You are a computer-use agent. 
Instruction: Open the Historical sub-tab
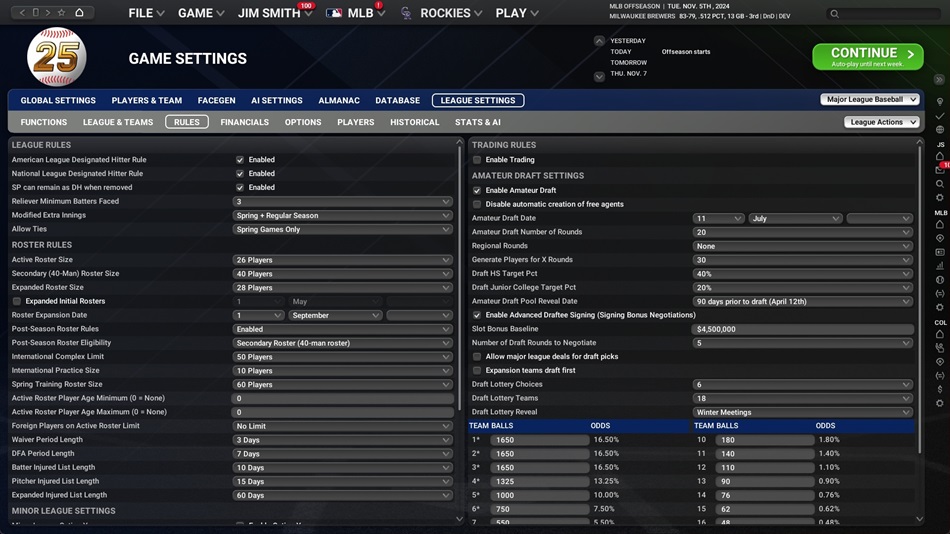tap(415, 122)
